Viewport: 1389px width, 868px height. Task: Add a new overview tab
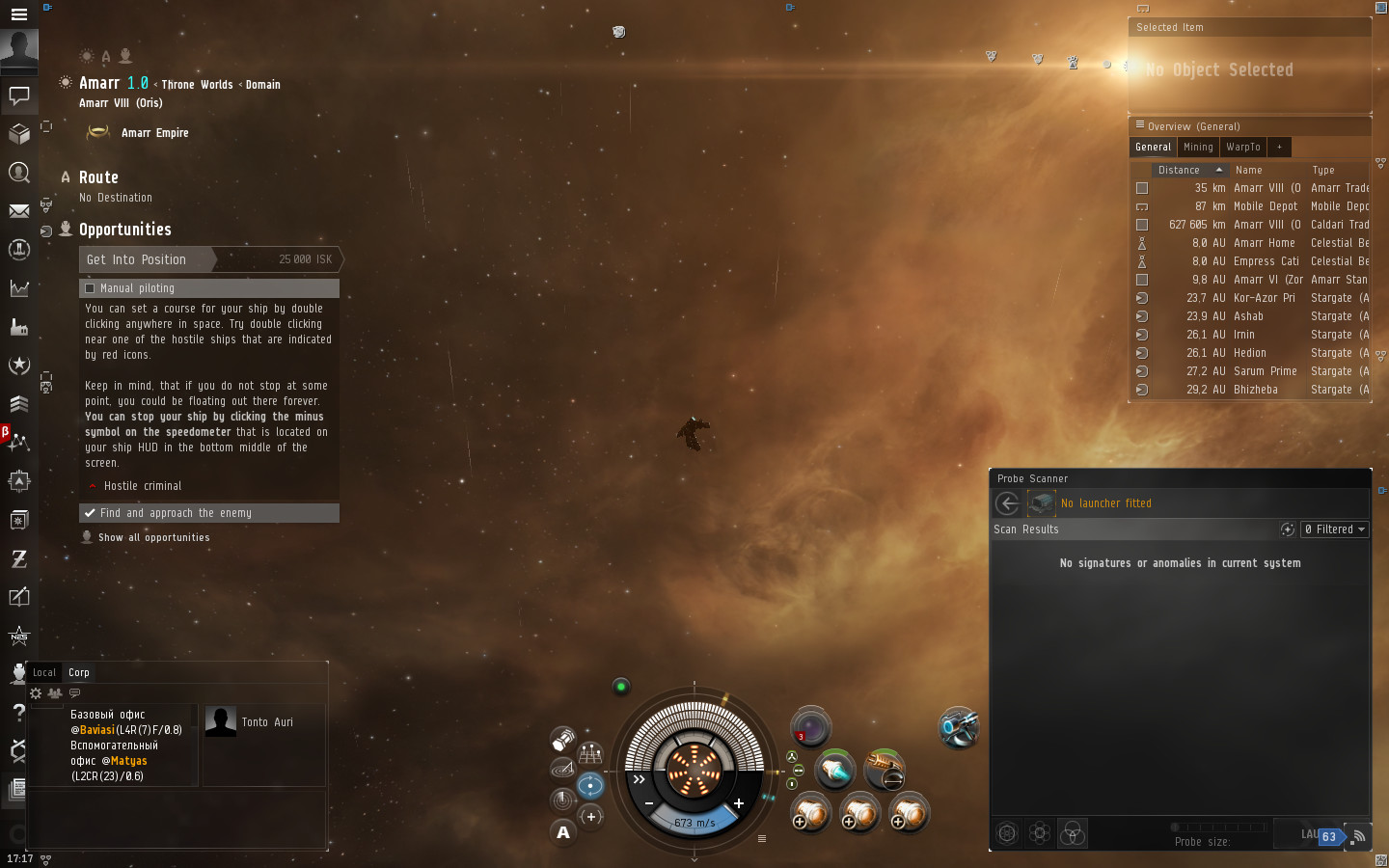[x=1279, y=148]
